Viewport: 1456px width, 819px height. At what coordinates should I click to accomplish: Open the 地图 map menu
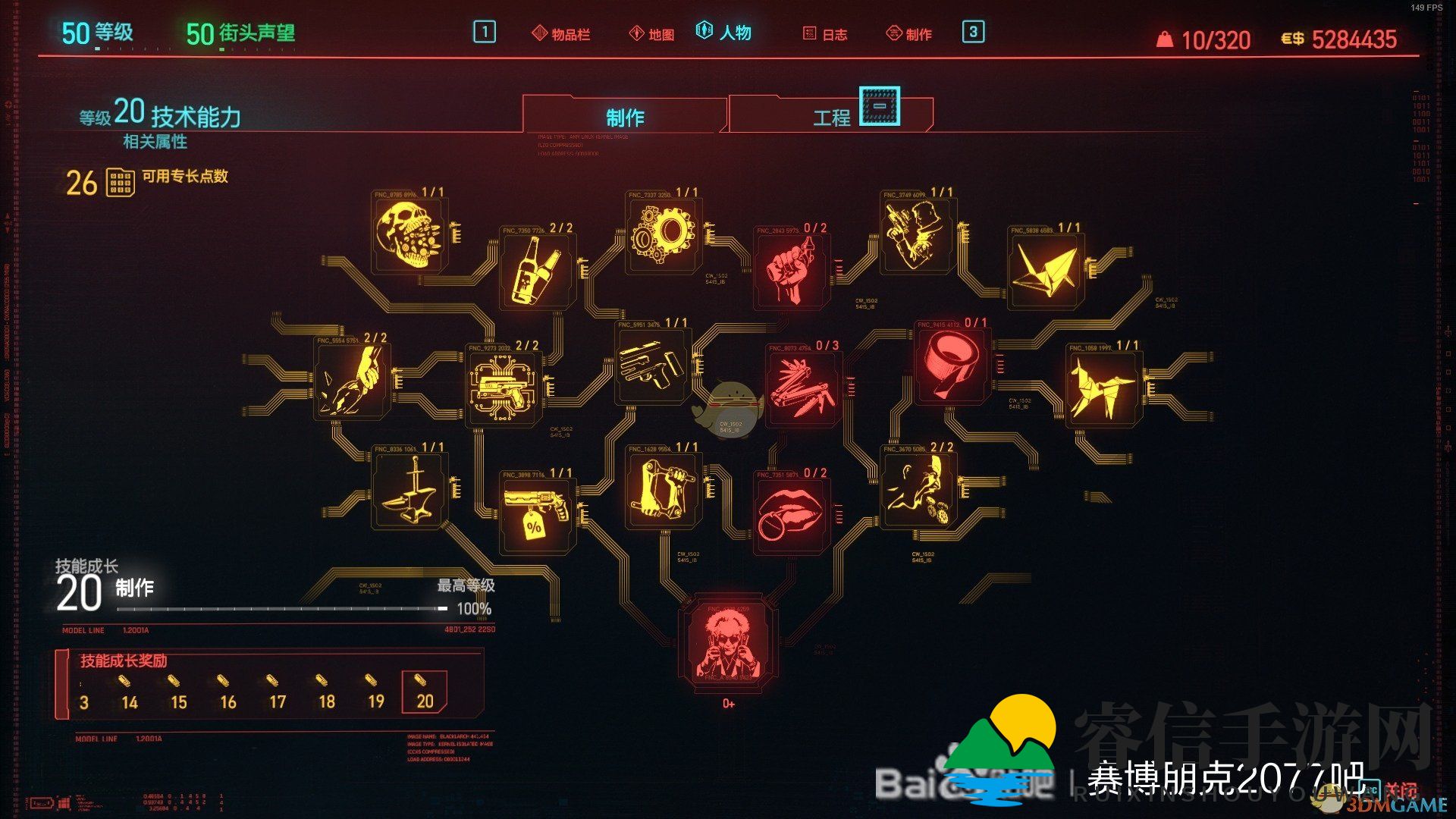coord(652,34)
